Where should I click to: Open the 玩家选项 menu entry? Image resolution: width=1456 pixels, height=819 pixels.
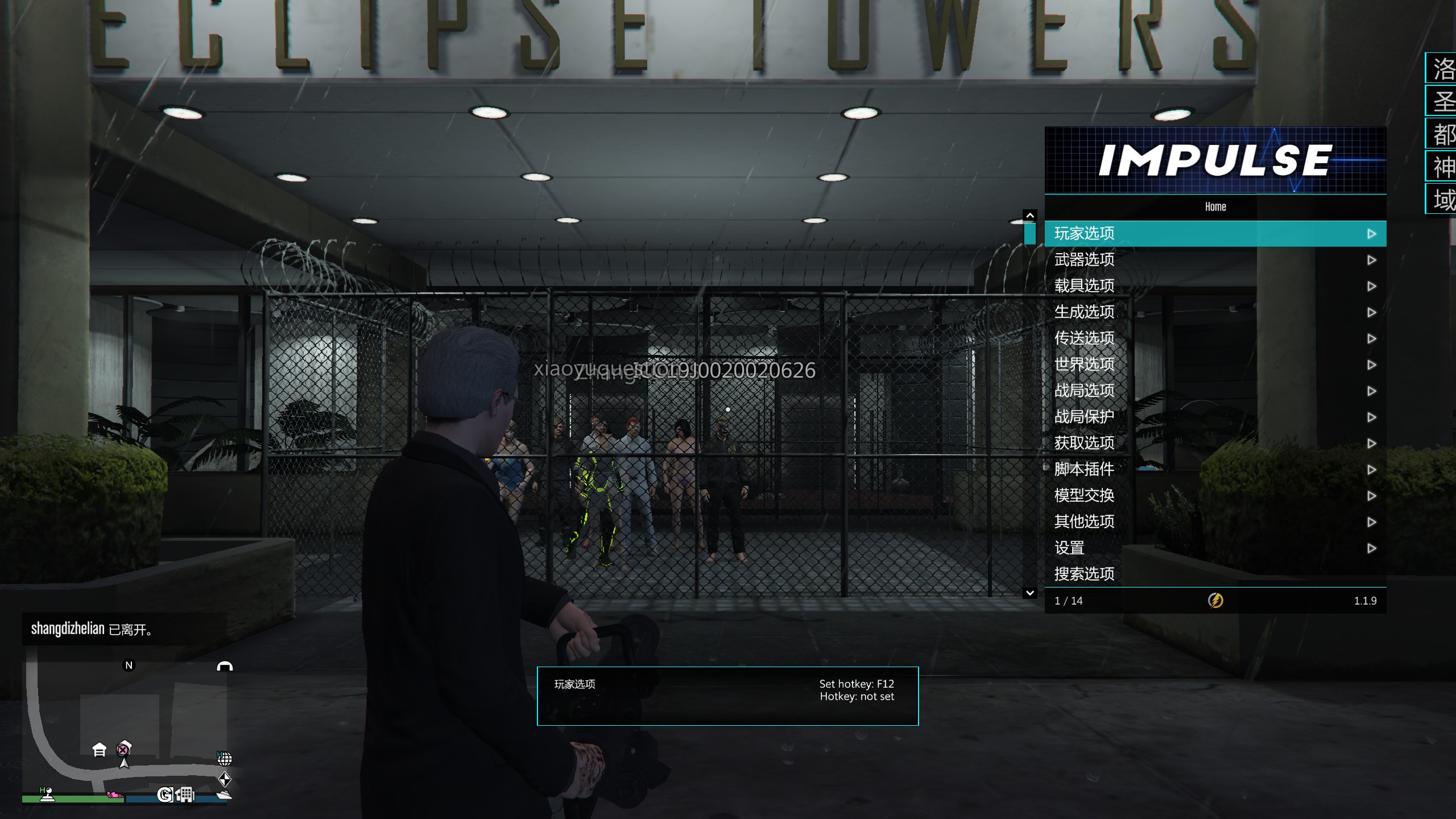[x=1215, y=234]
